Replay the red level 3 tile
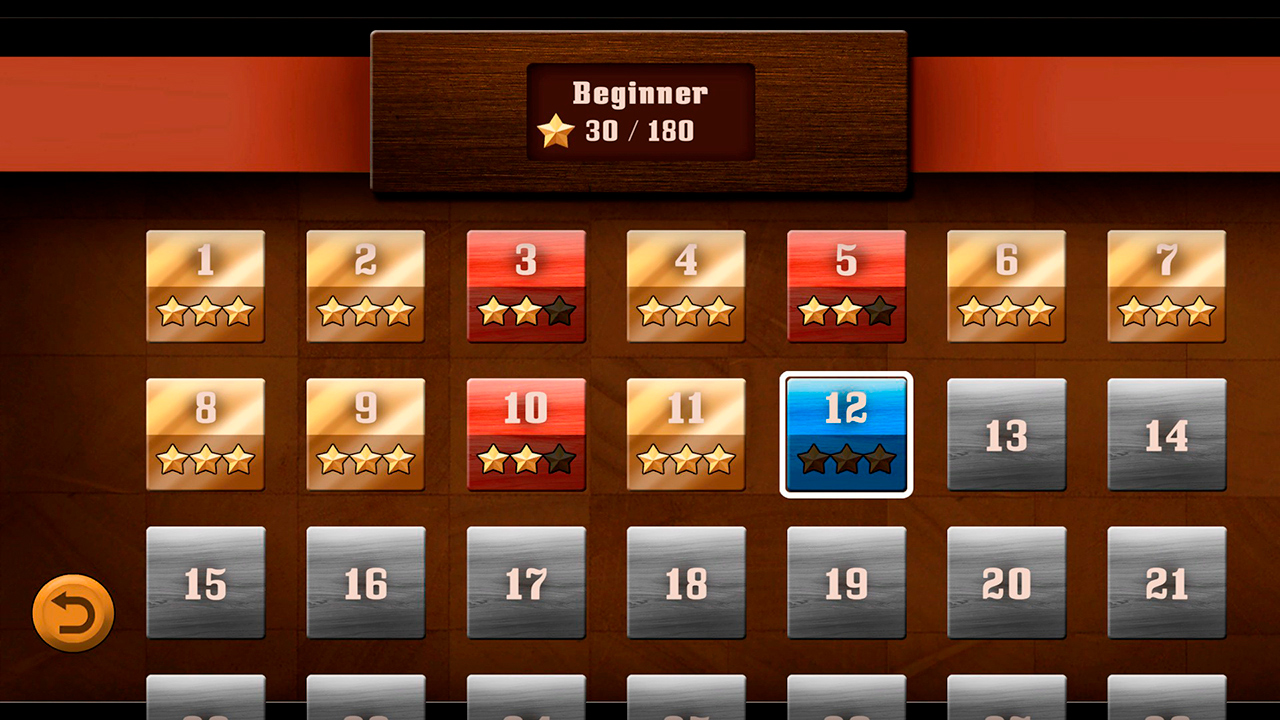This screenshot has height=720, width=1280. (x=526, y=287)
